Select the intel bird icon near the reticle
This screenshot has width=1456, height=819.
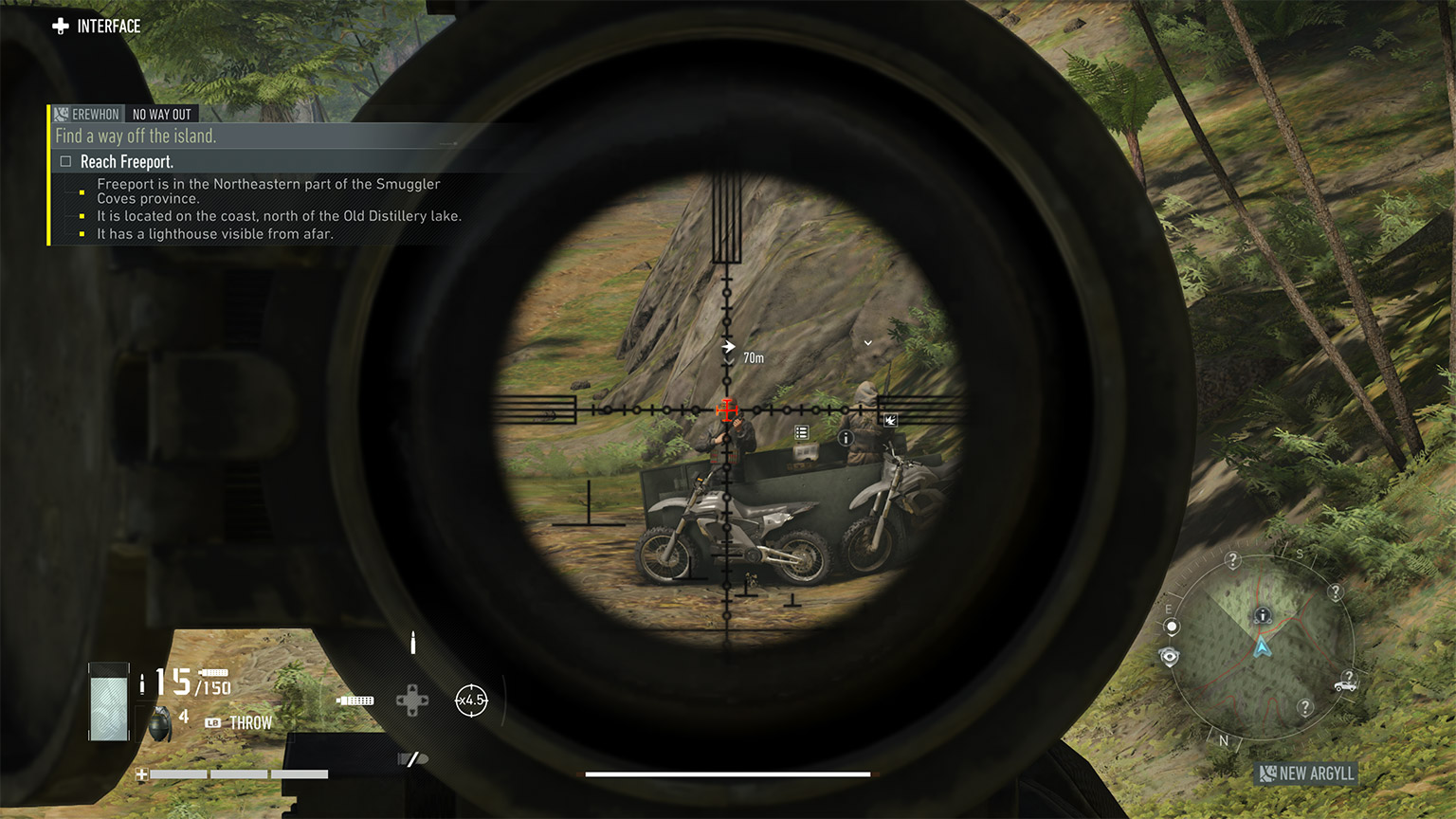[889, 420]
